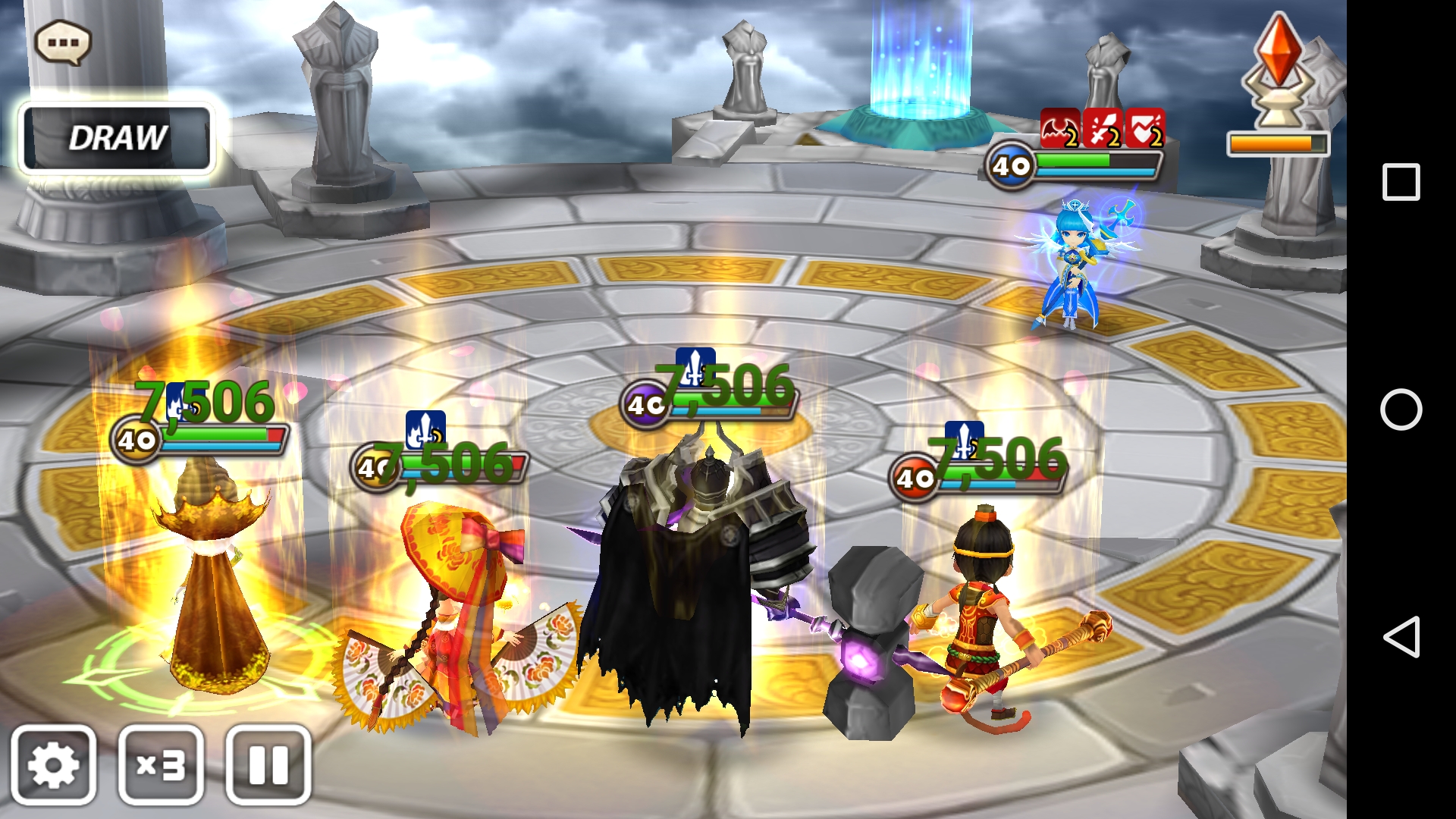
Task: Tap the DRAW button
Action: point(117,138)
